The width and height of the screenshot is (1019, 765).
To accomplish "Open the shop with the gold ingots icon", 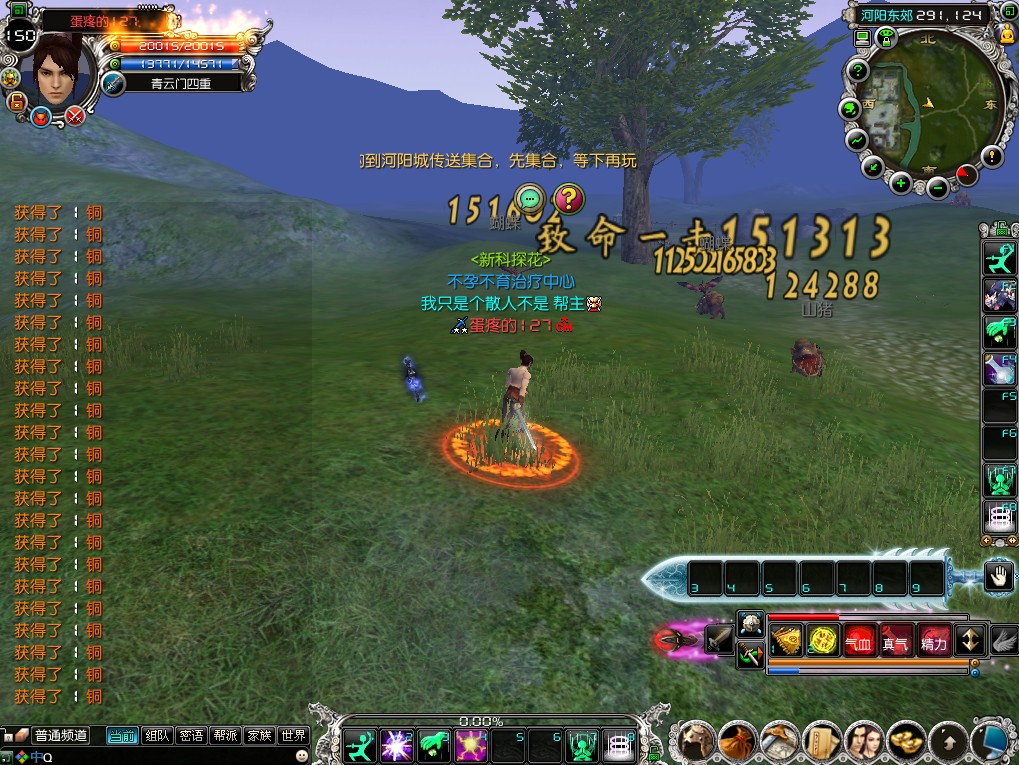I will point(907,741).
